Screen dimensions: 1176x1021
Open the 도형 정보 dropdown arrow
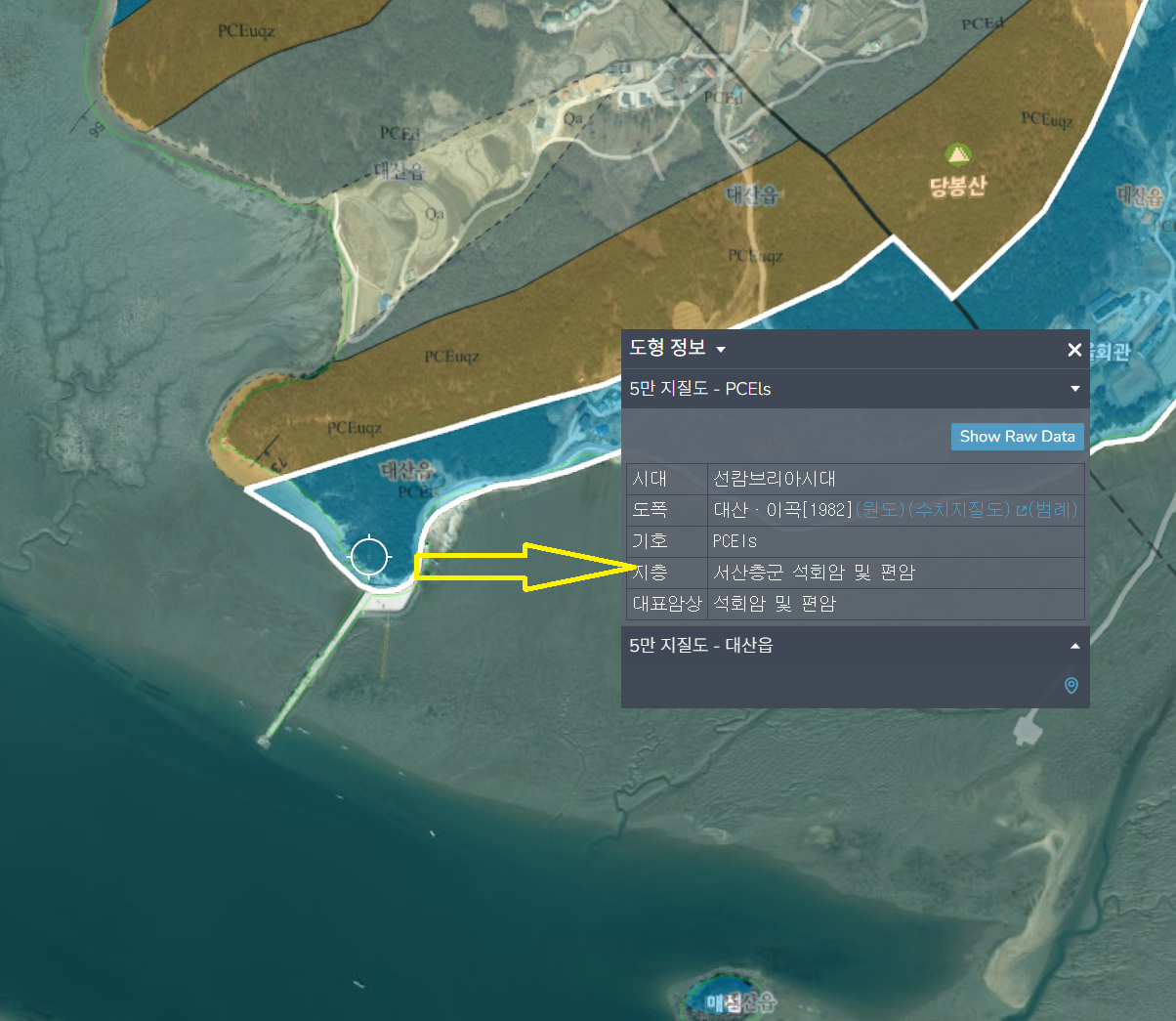click(x=721, y=350)
